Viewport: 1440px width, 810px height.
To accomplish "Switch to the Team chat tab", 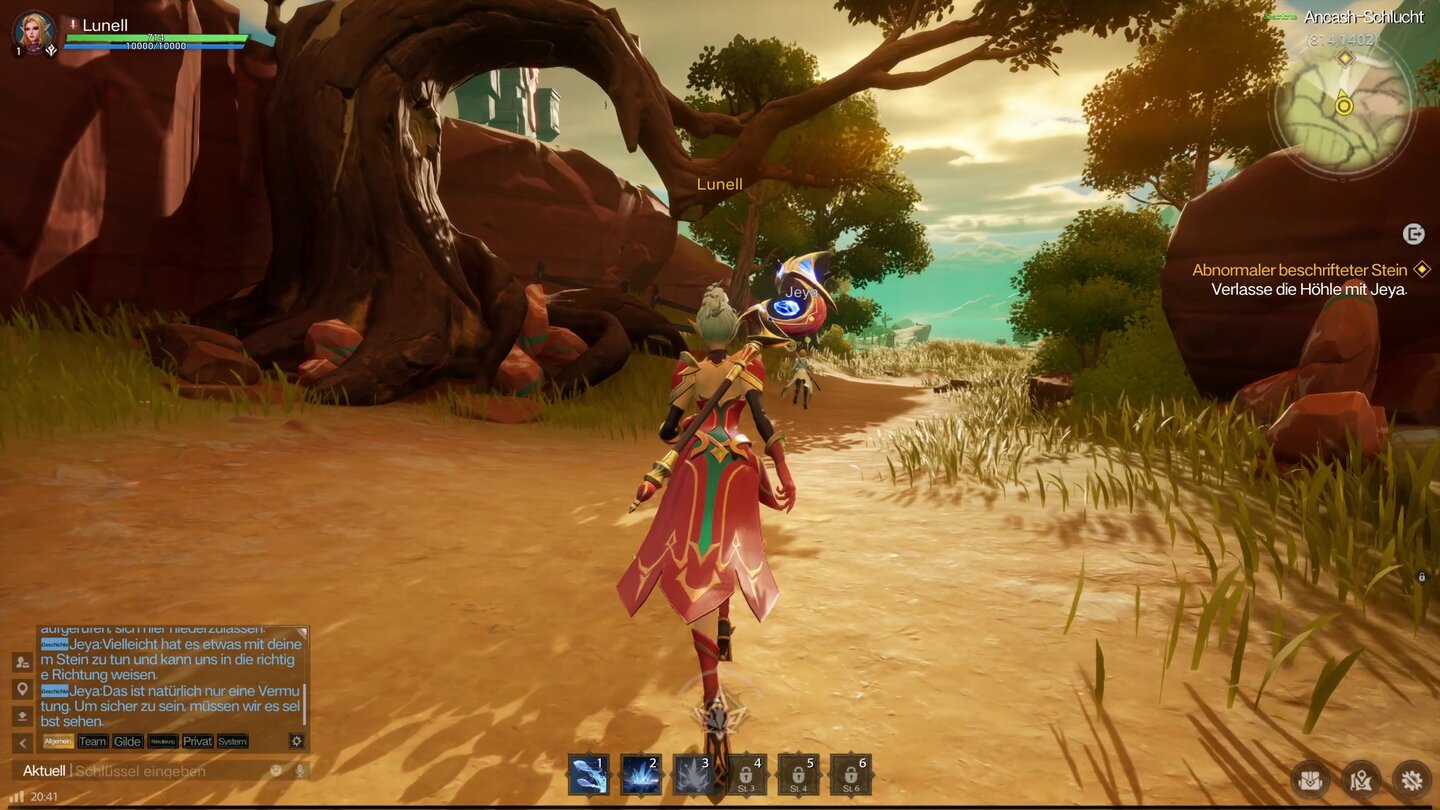I will tap(93, 741).
